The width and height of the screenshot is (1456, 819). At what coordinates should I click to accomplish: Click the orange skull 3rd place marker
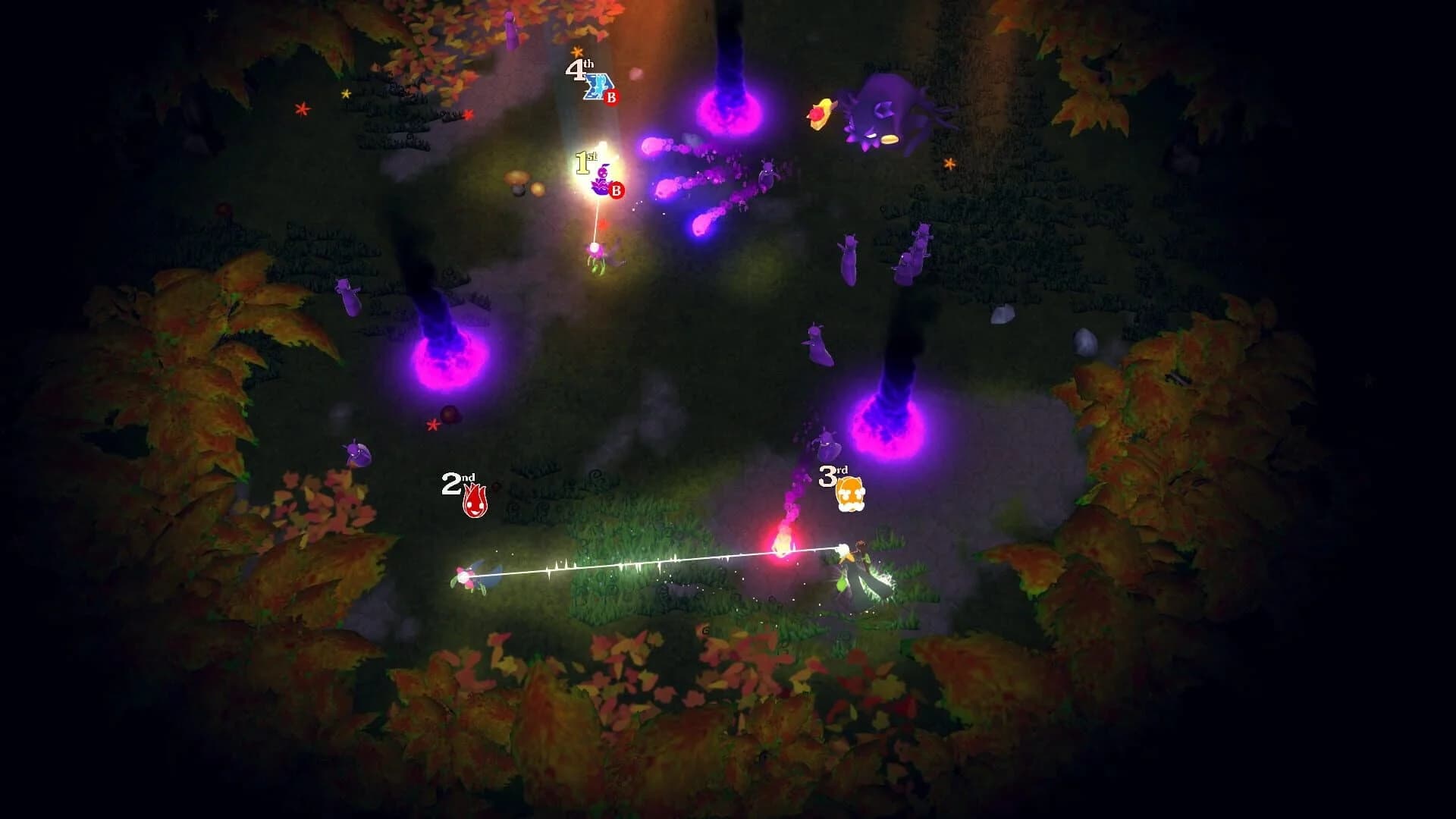pyautogui.click(x=853, y=493)
